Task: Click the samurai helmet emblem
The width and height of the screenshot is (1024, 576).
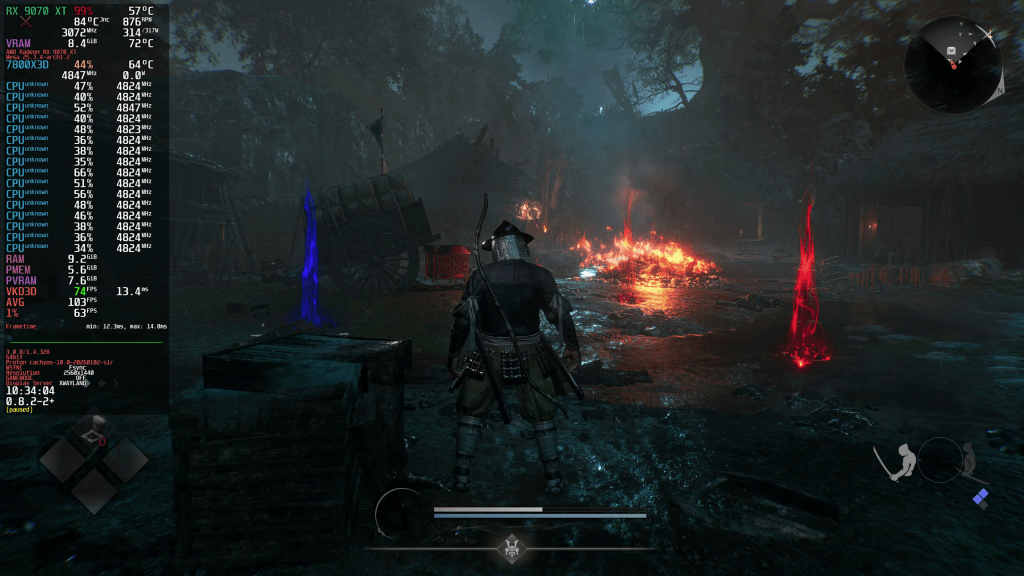Action: click(513, 547)
